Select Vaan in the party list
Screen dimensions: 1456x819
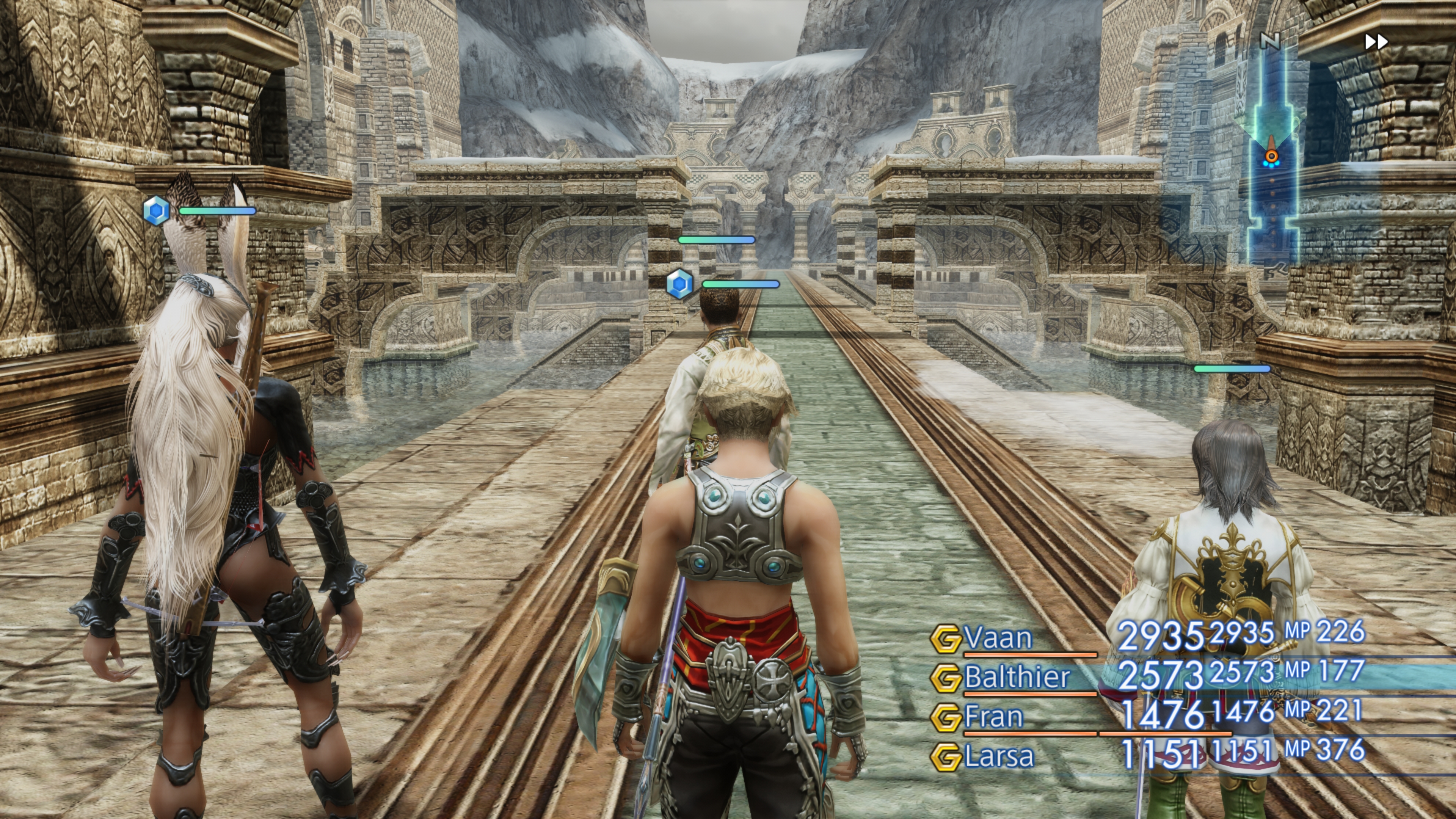coord(999,638)
